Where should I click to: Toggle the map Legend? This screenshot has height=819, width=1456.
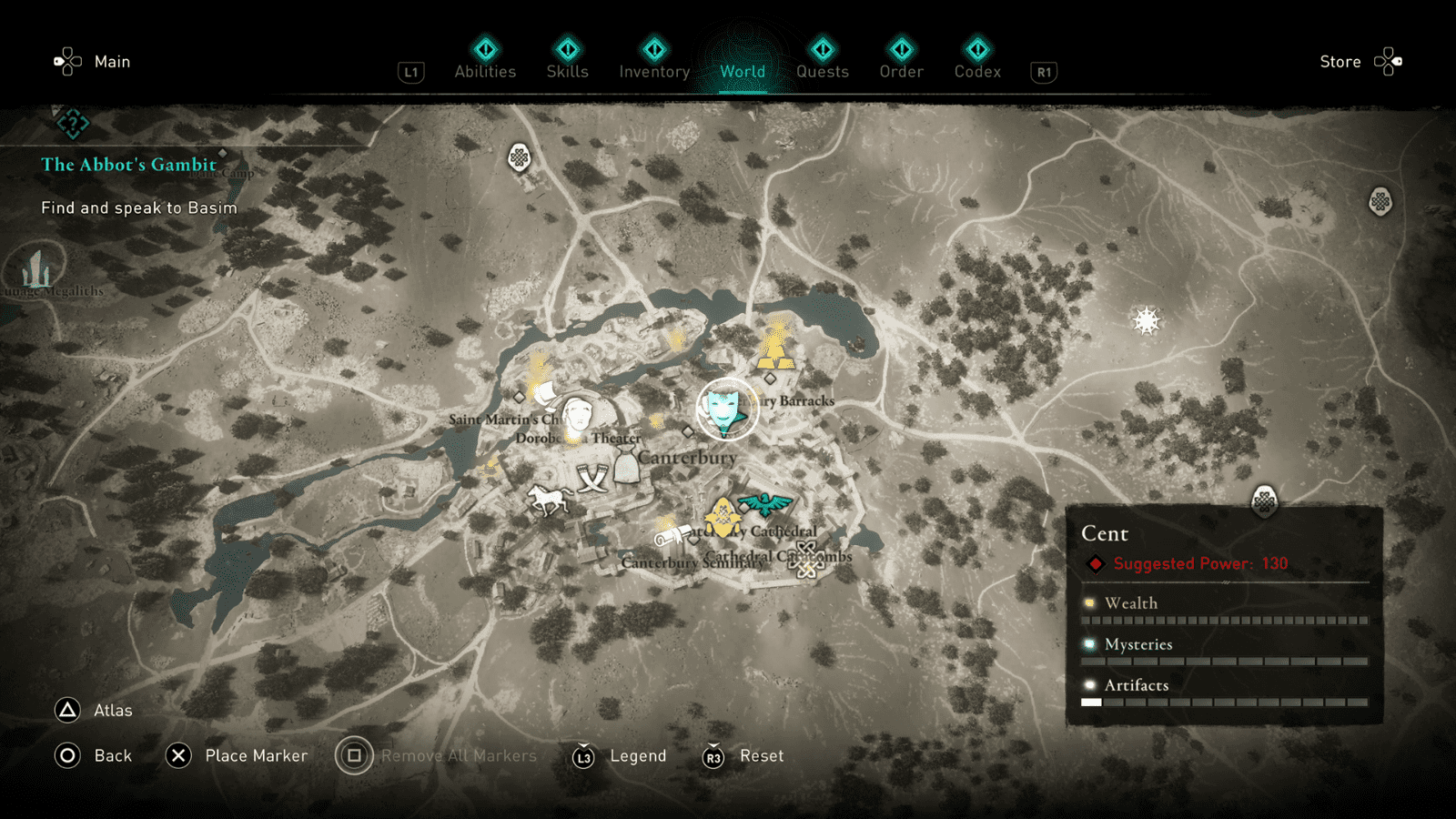coord(638,755)
